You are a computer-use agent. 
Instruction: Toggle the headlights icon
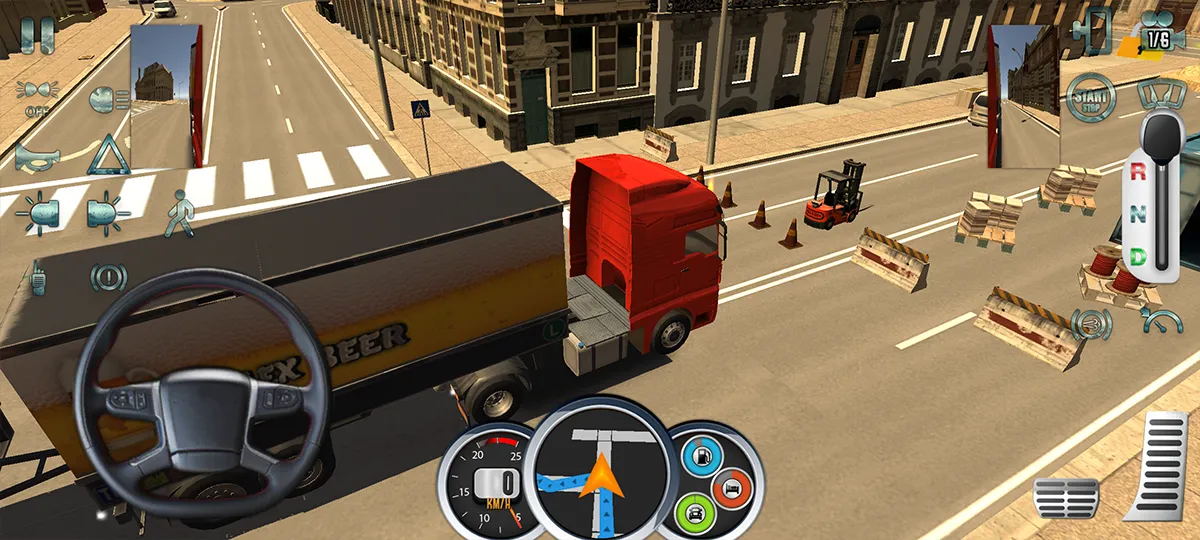click(x=37, y=98)
